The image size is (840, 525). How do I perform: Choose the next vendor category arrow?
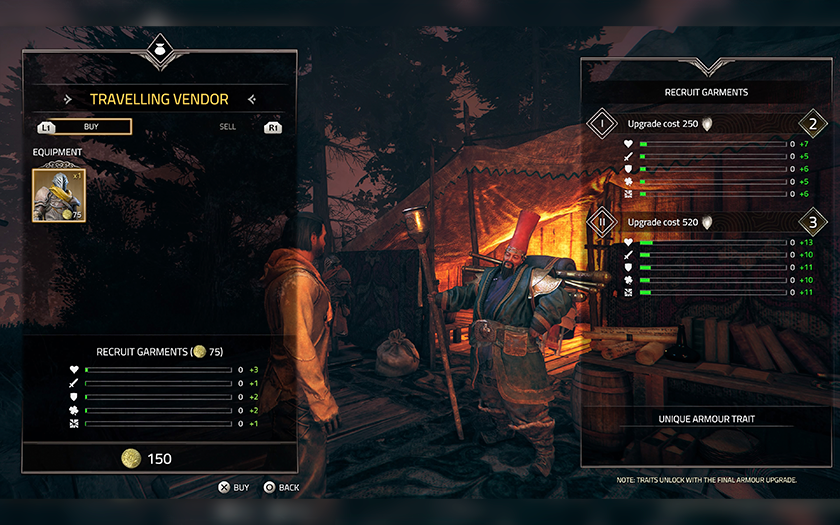tap(252, 99)
